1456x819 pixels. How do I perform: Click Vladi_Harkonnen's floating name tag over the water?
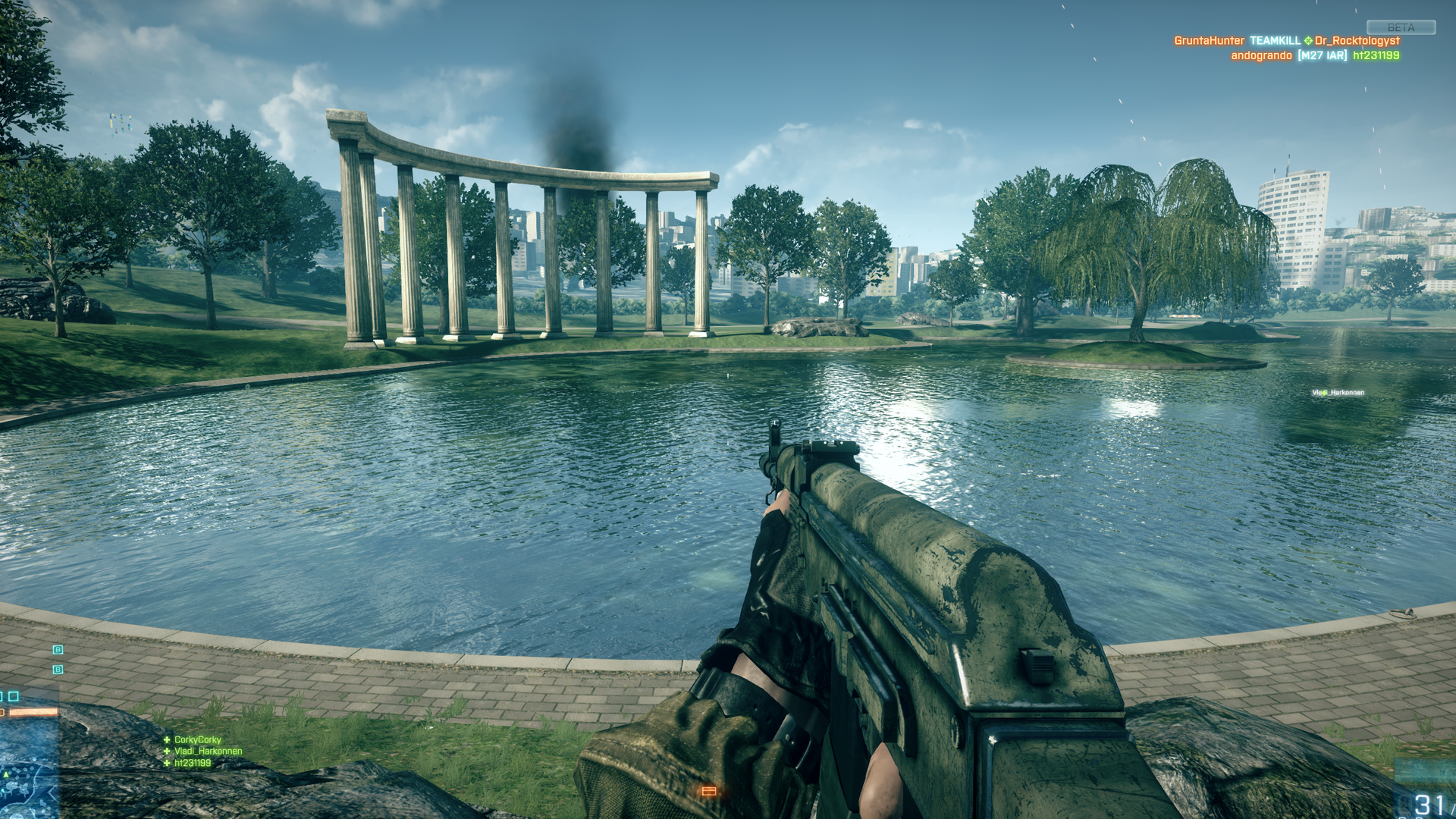coord(1338,393)
